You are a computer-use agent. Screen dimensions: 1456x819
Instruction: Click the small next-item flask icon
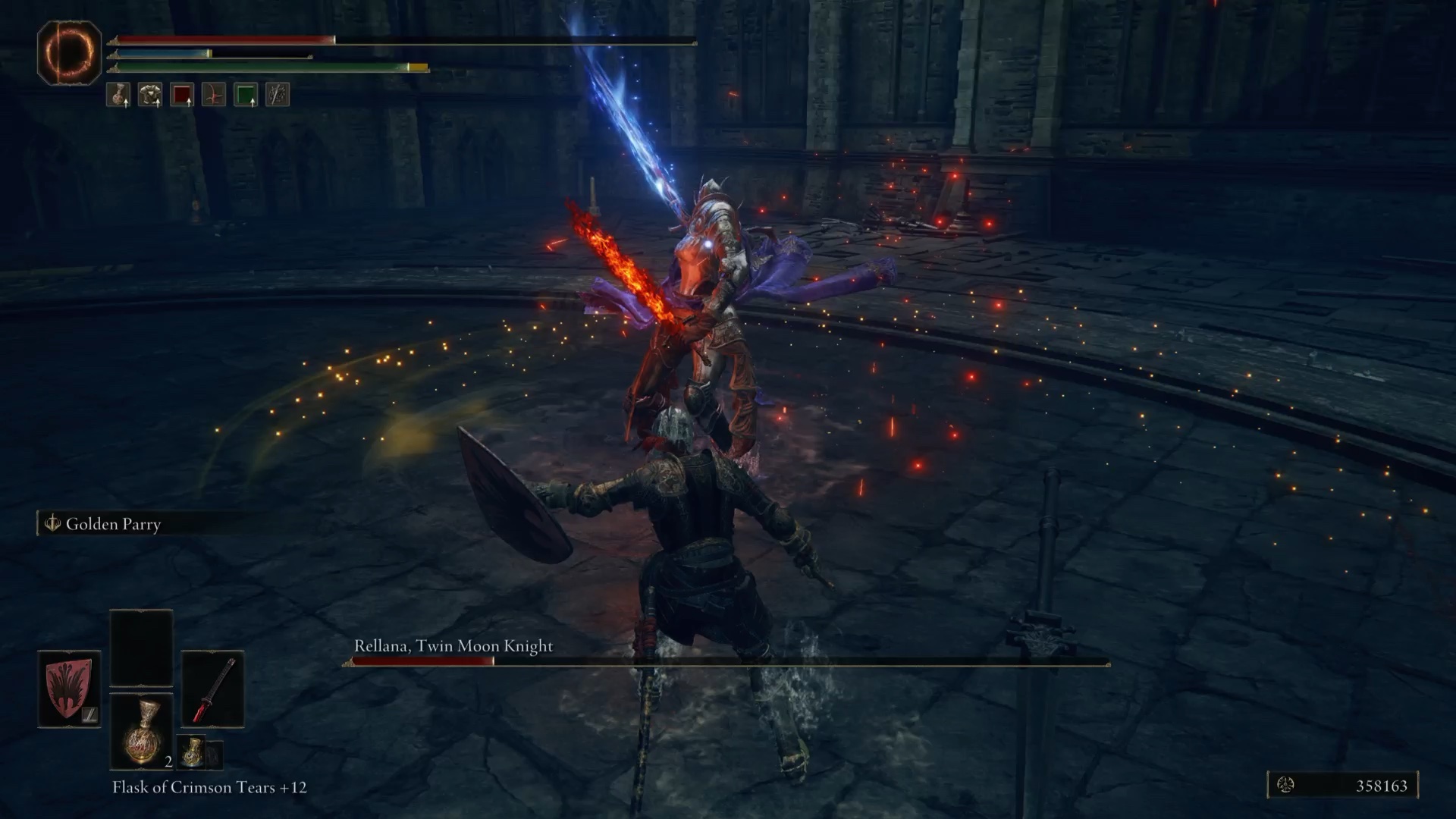pos(193,752)
